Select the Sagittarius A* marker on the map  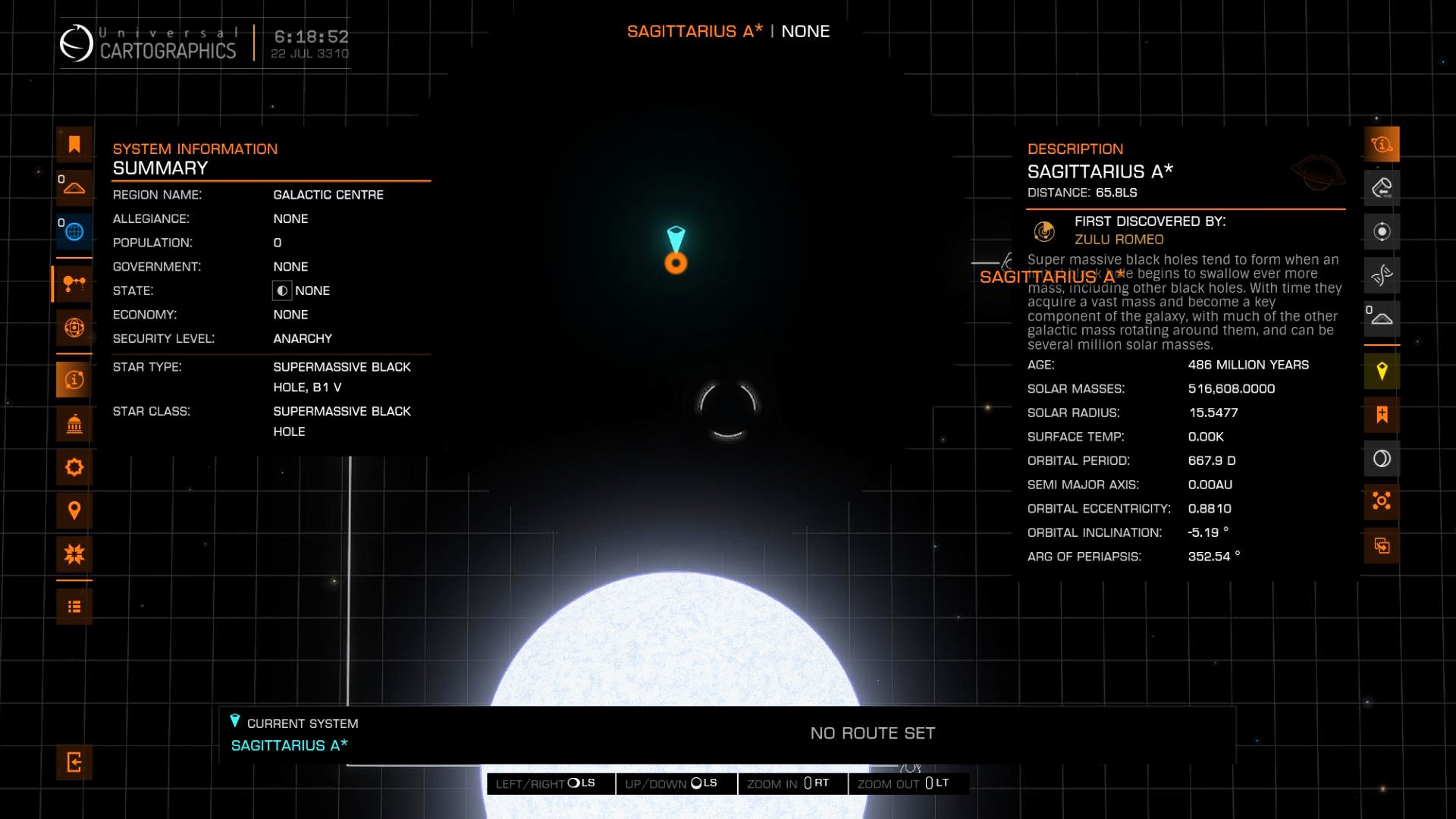coord(676,262)
